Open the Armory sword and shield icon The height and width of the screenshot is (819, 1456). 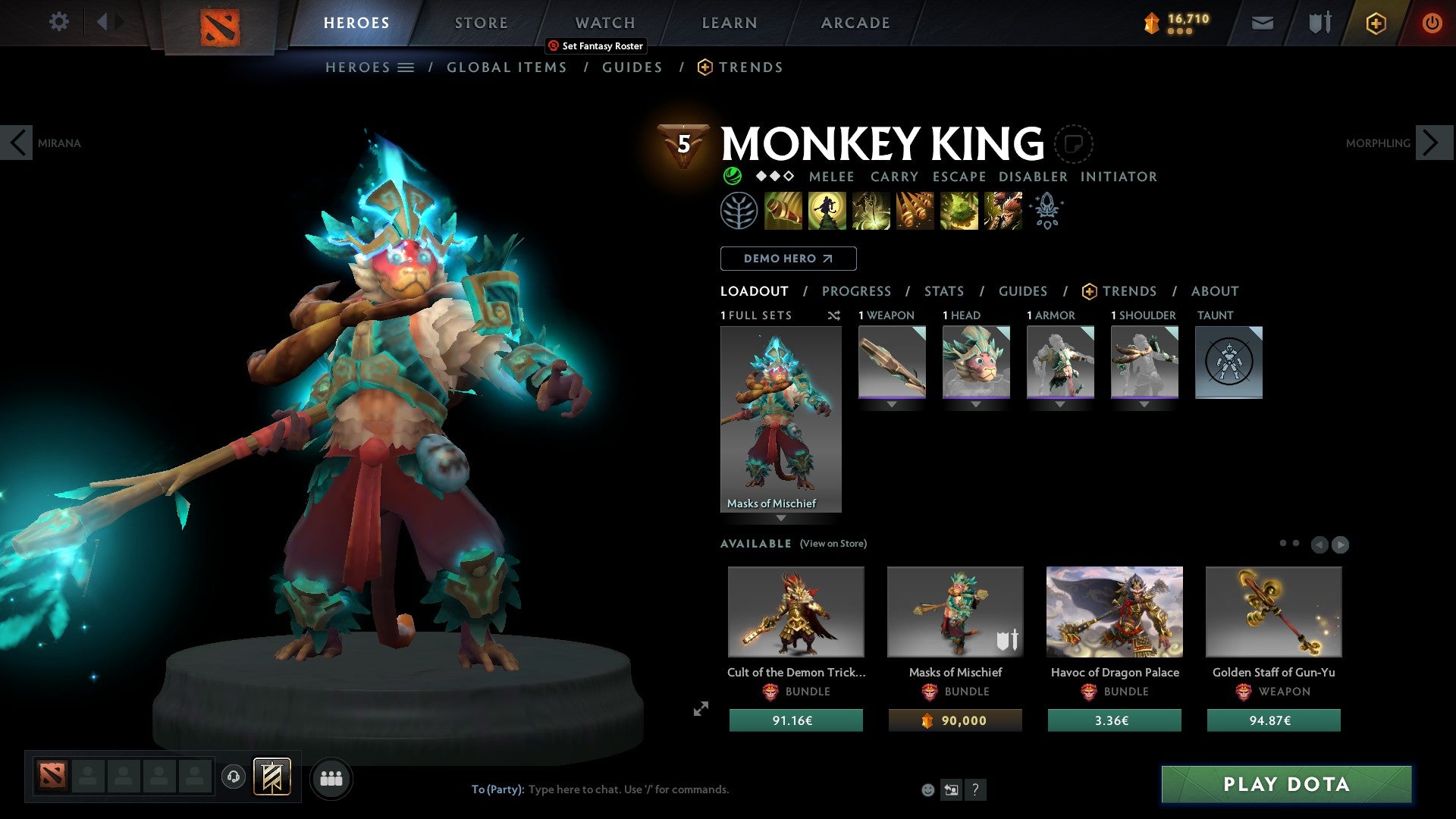point(1318,23)
